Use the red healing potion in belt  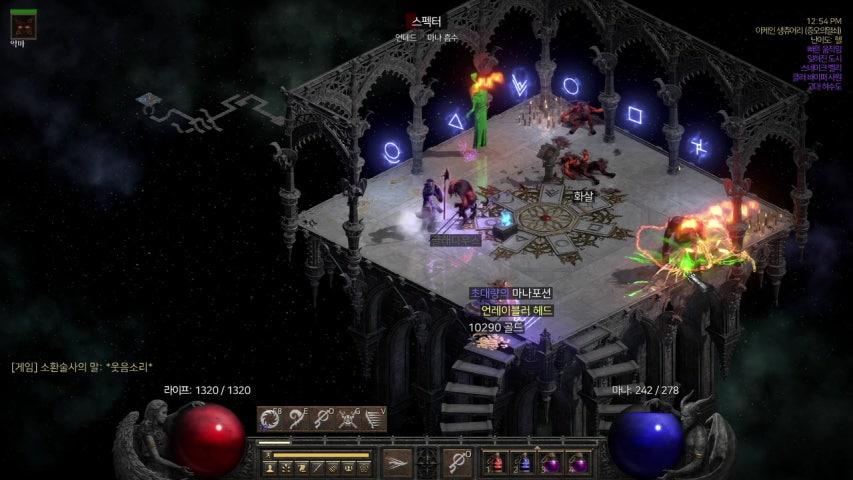[497, 463]
